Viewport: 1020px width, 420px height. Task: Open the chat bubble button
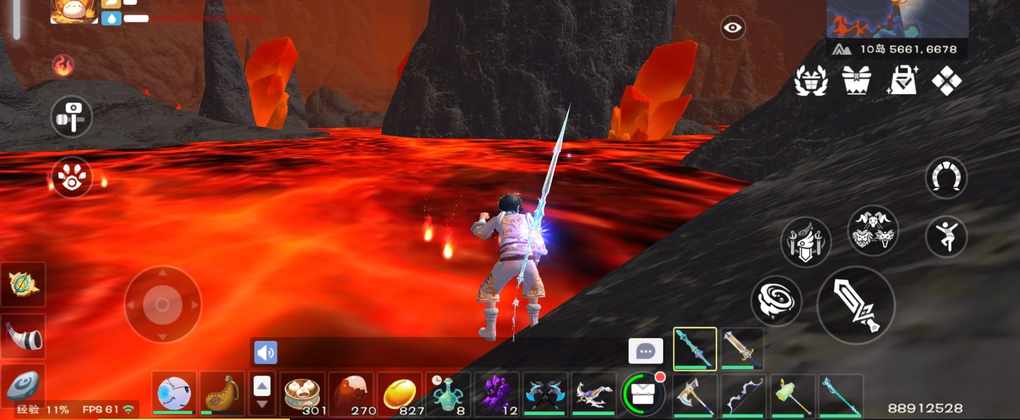pos(645,351)
